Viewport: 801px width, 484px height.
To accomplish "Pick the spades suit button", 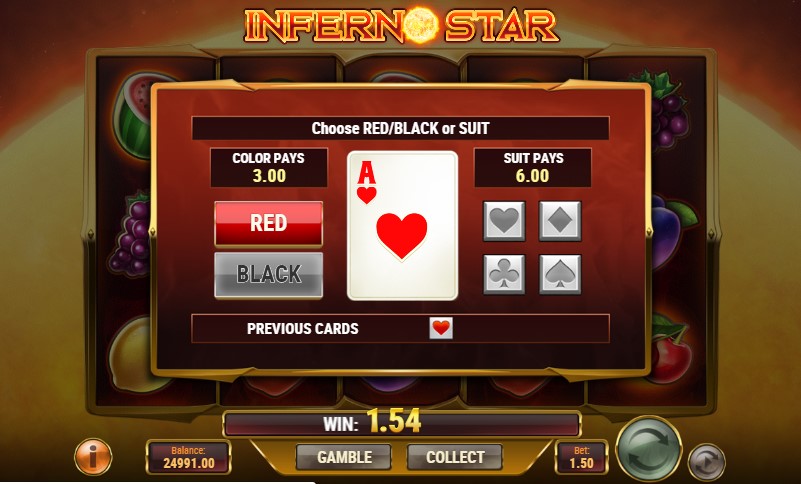I will click(560, 273).
